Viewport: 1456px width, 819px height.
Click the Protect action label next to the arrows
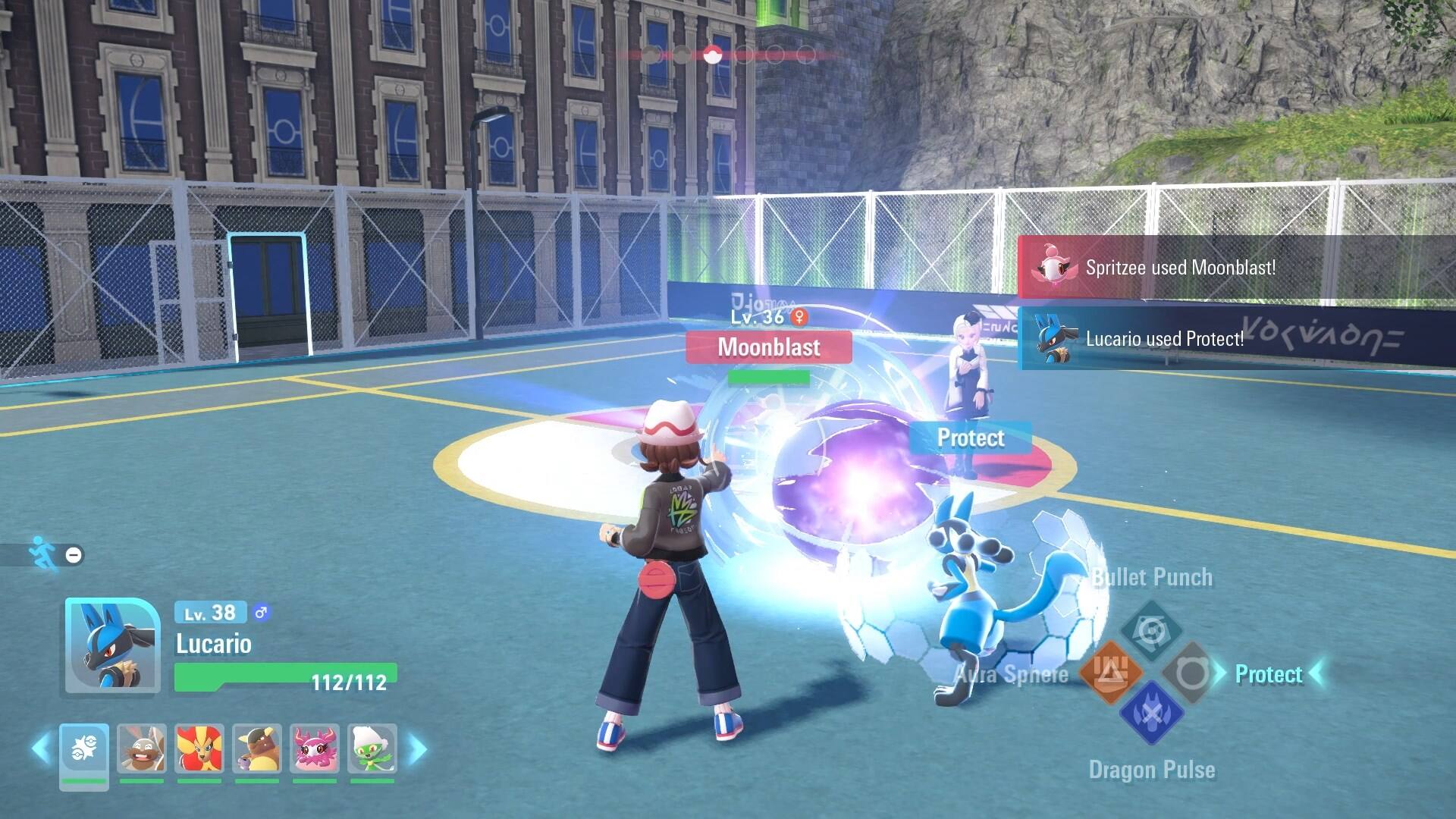pos(1268,674)
